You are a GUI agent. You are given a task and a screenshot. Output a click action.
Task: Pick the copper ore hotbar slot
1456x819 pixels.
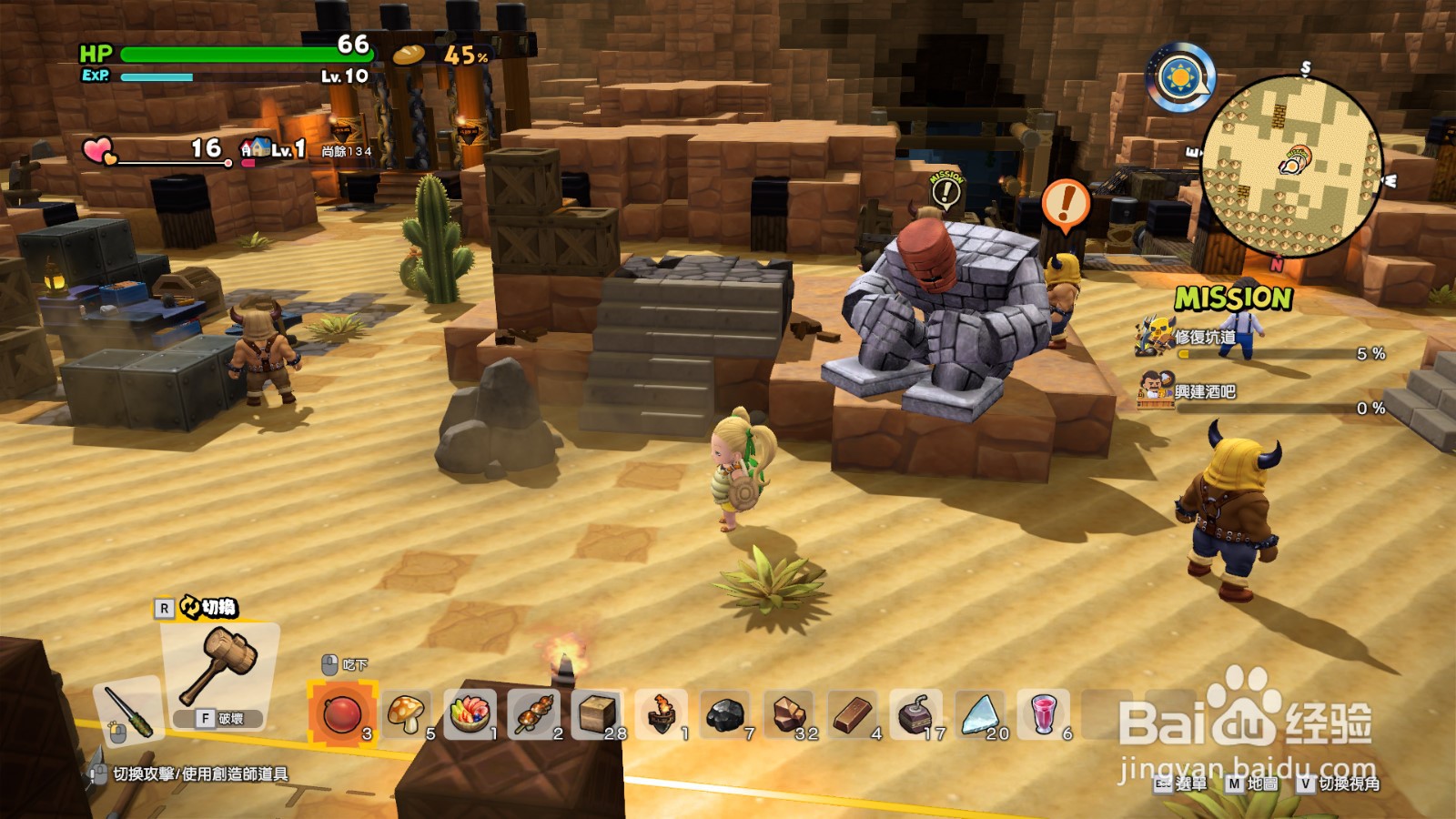coord(789,714)
